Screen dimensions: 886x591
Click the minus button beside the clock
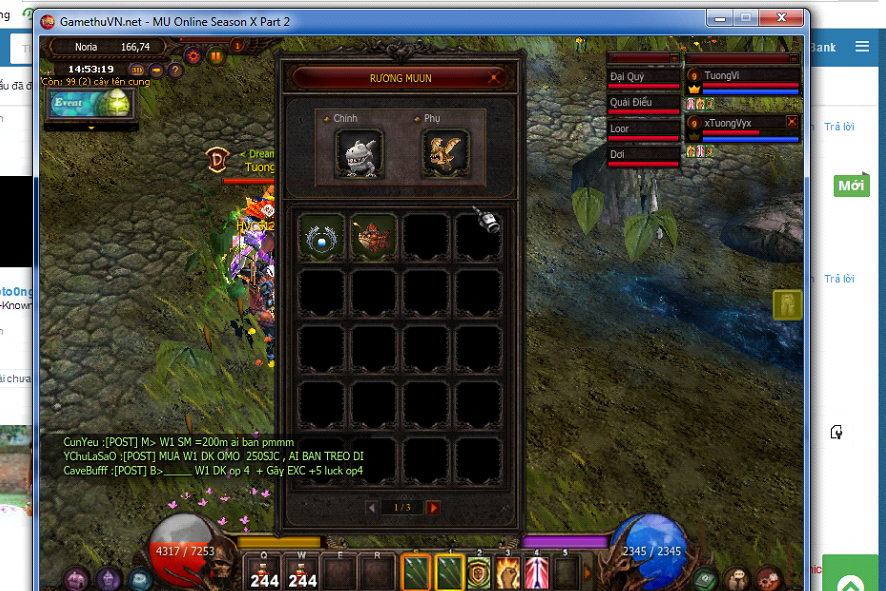(157, 70)
